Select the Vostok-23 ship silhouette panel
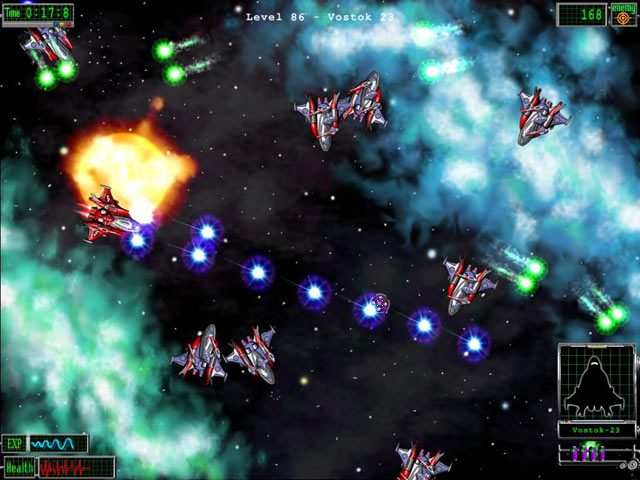Image resolution: width=640 pixels, height=480 pixels. point(597,383)
